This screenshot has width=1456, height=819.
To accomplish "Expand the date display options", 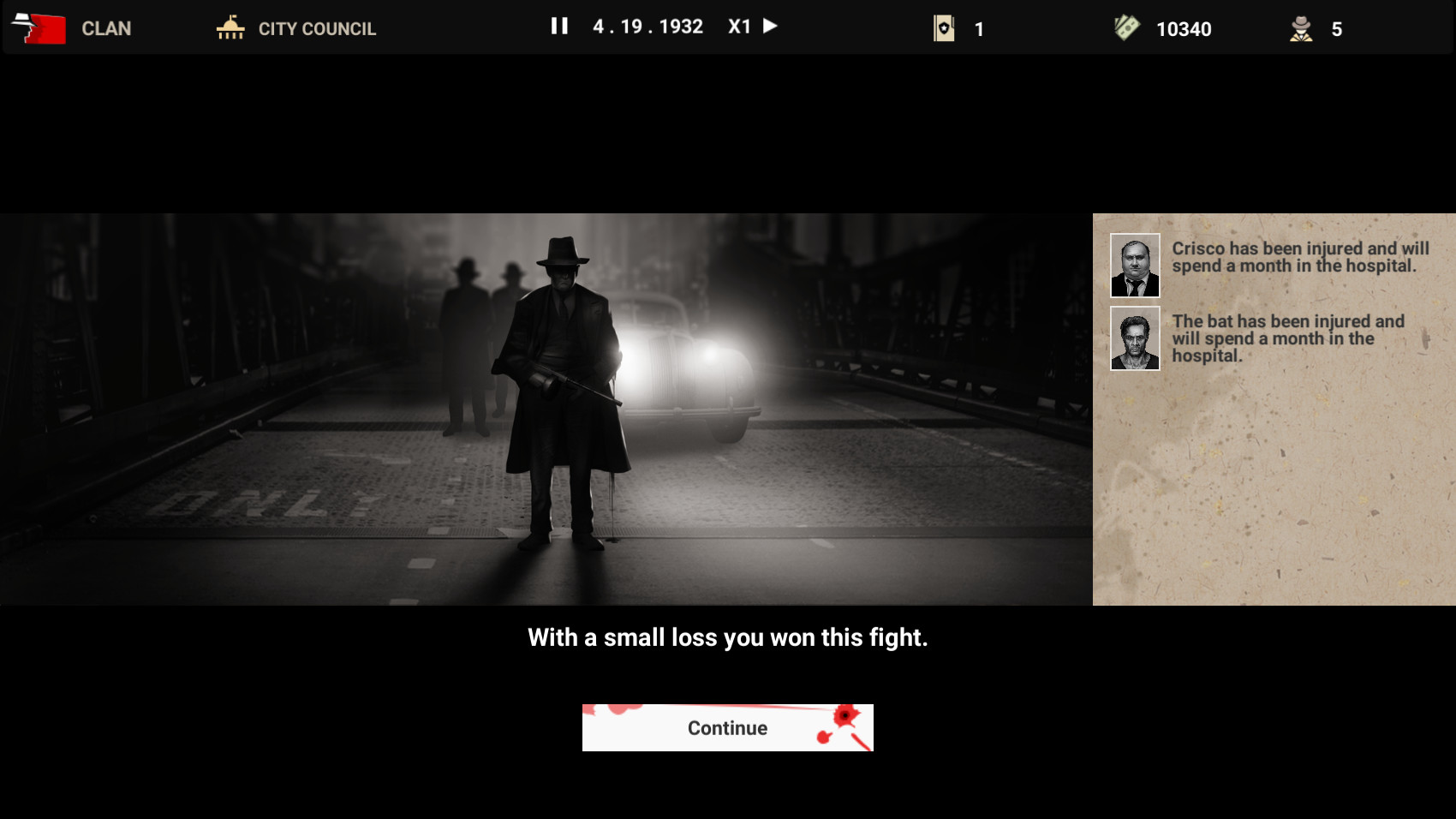I will click(x=646, y=27).
